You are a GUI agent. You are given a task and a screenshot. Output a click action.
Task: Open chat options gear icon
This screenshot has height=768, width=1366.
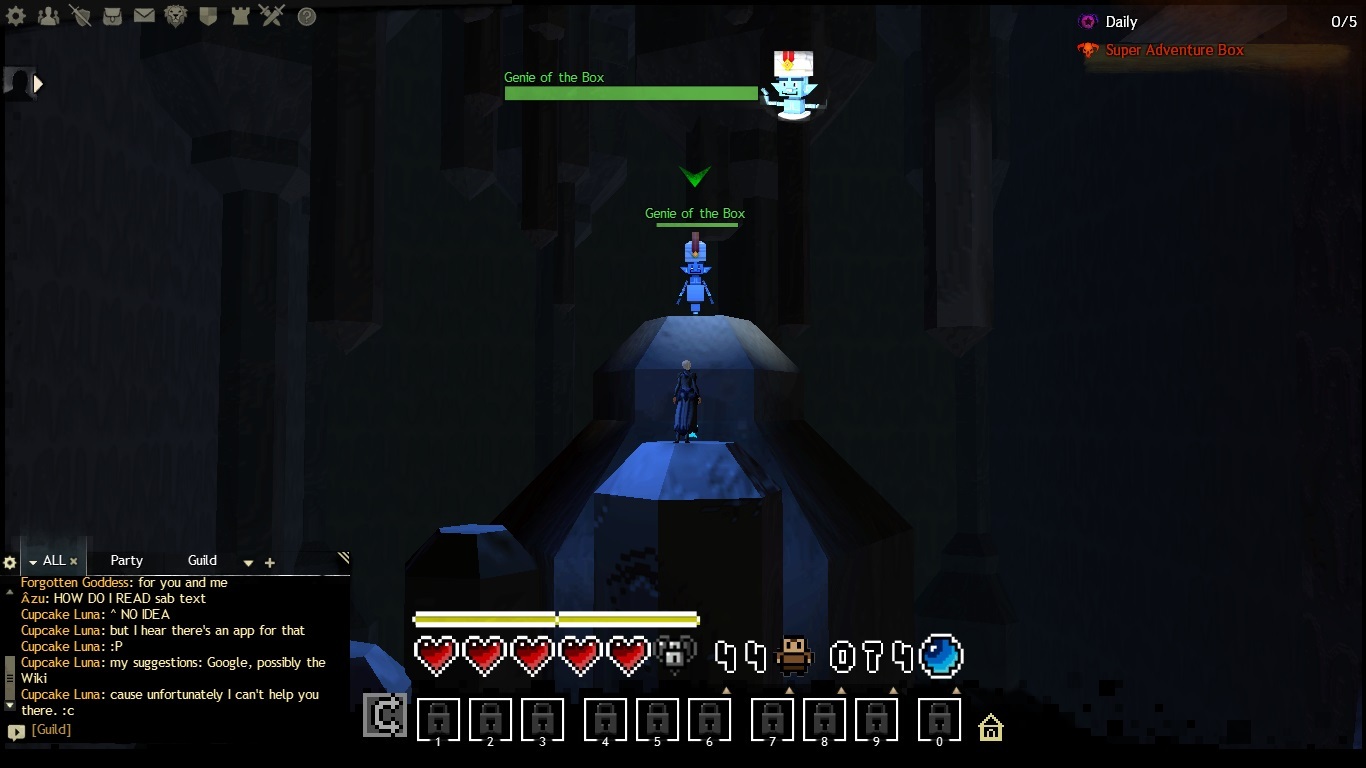pos(10,563)
